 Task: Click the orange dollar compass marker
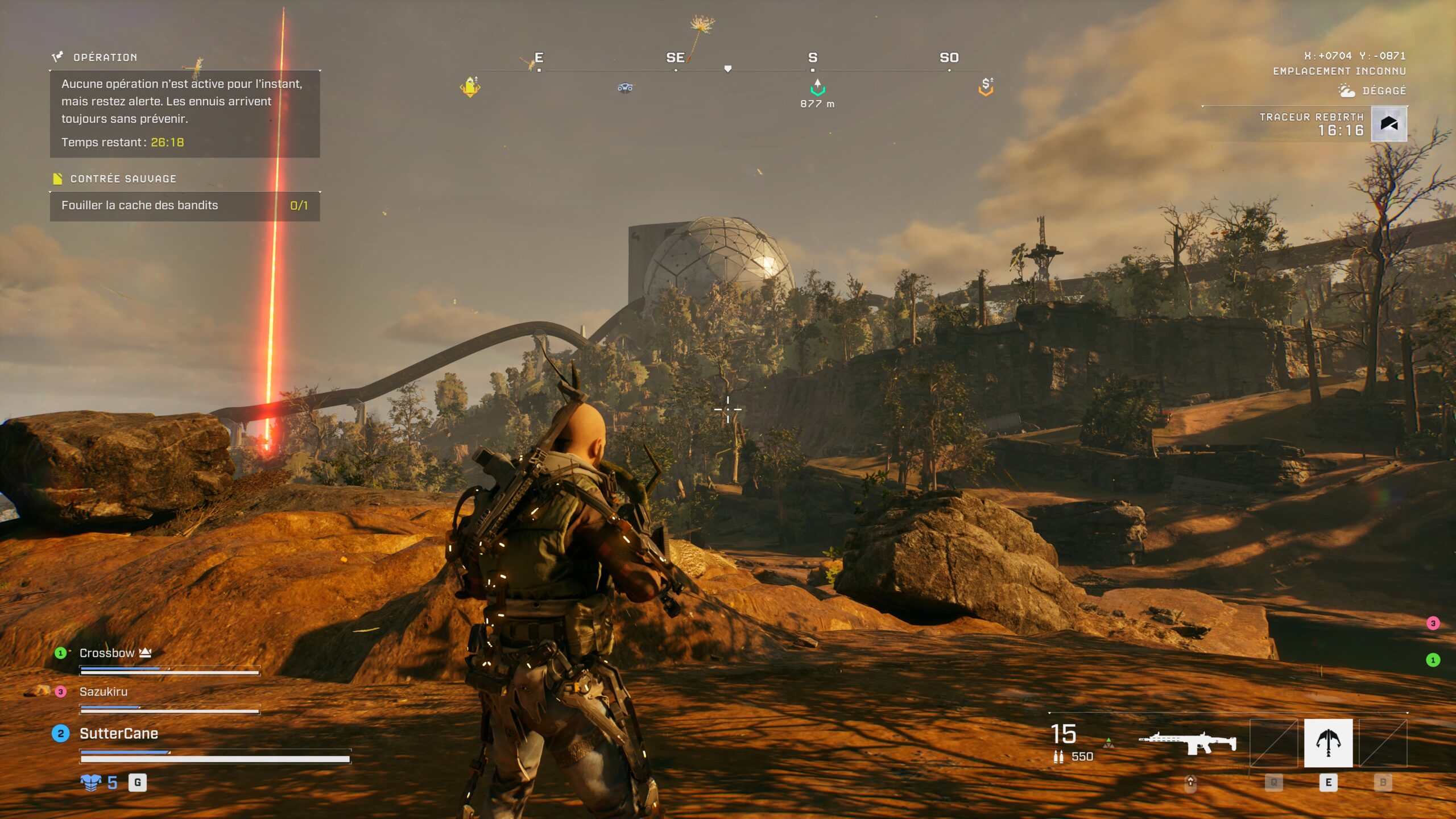986,86
